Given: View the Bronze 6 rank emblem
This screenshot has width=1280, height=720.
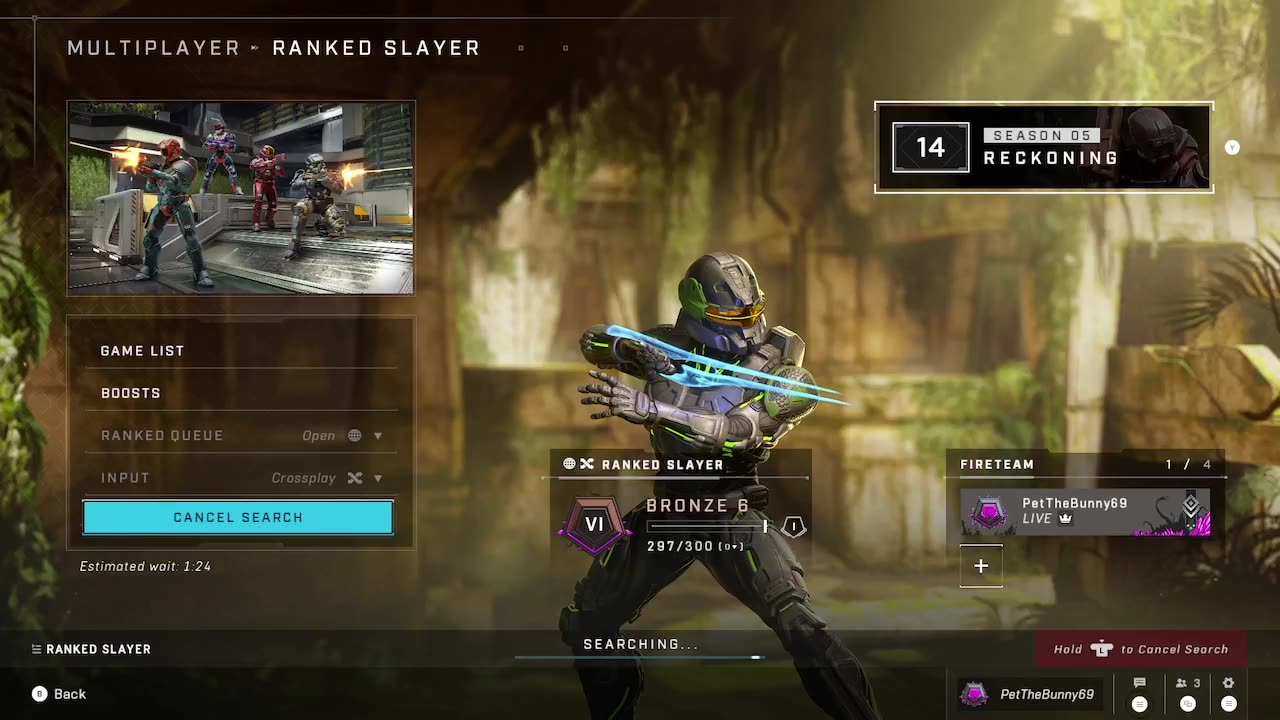Looking at the screenshot, I should pyautogui.click(x=595, y=524).
